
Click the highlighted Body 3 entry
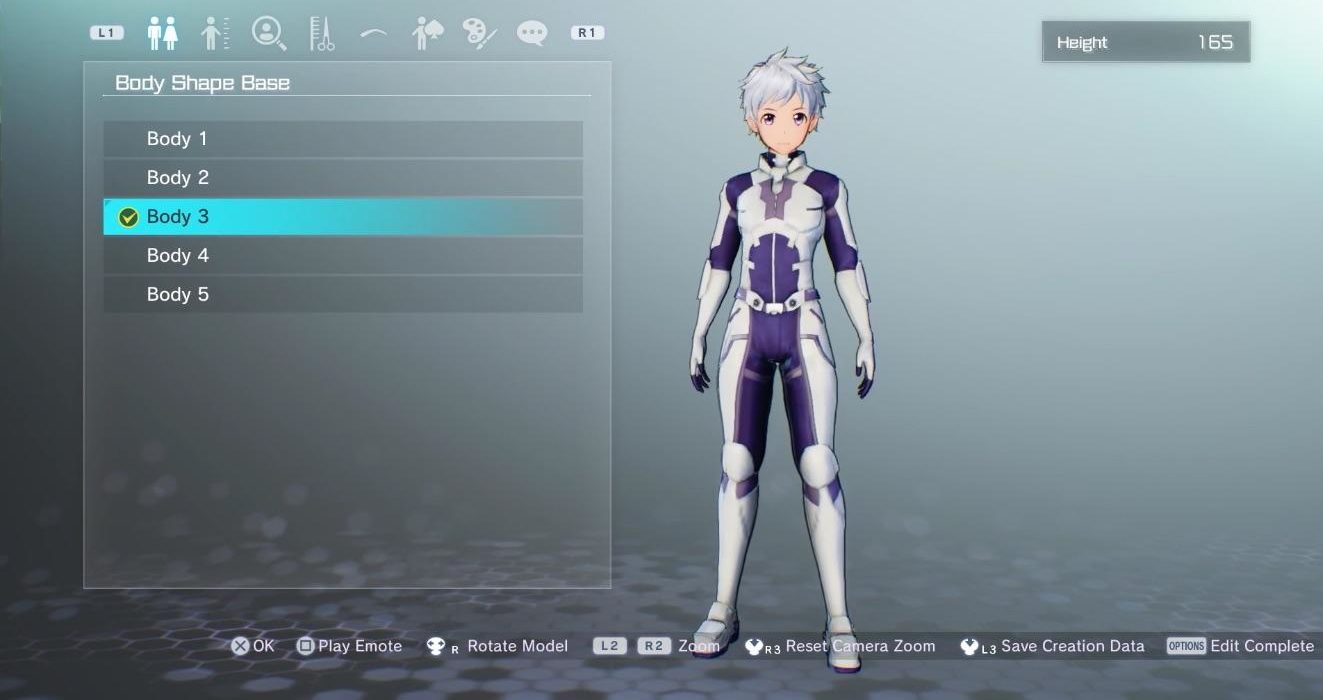(x=342, y=217)
